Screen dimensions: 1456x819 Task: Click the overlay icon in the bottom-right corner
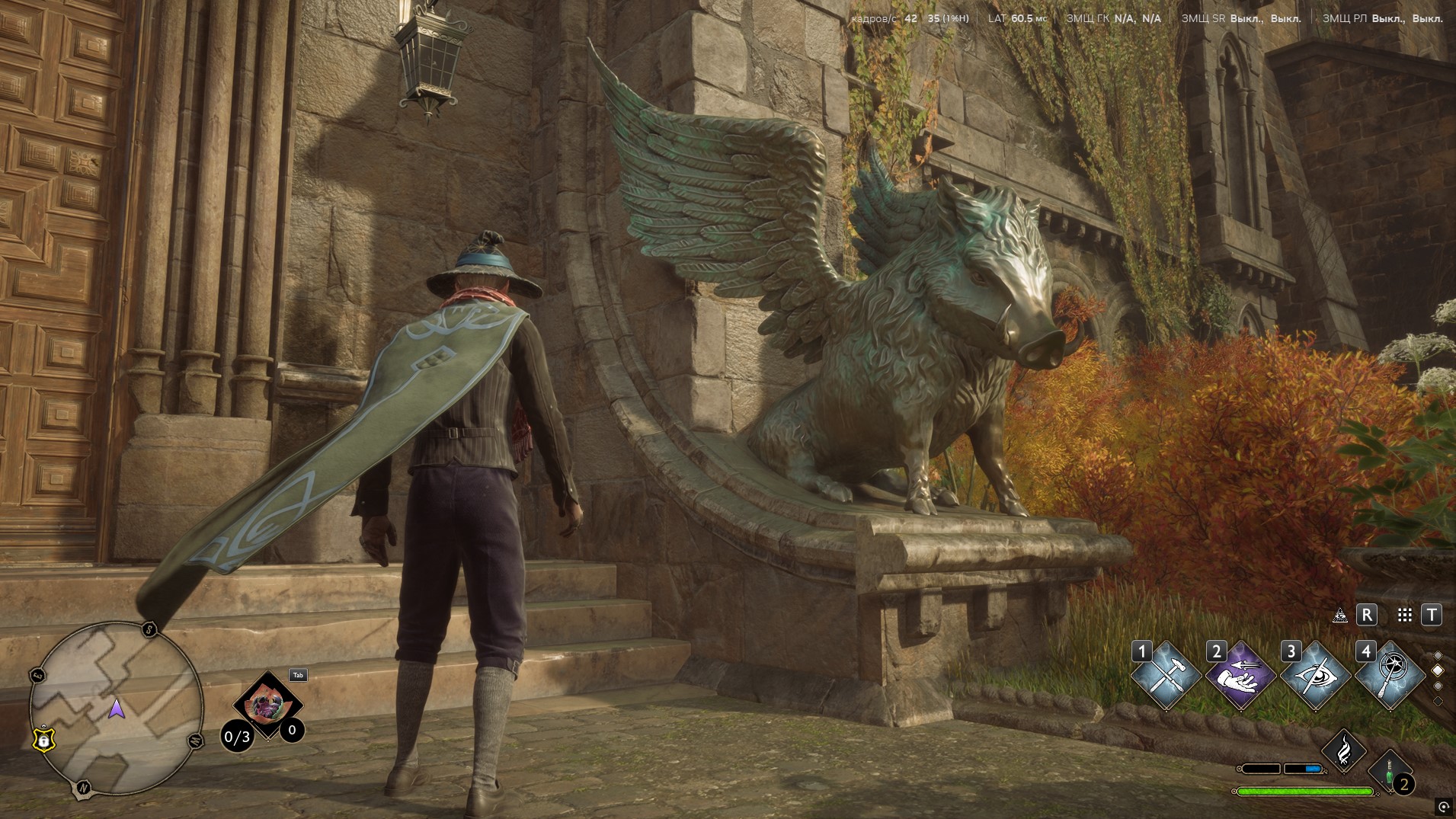pyautogui.click(x=1443, y=806)
